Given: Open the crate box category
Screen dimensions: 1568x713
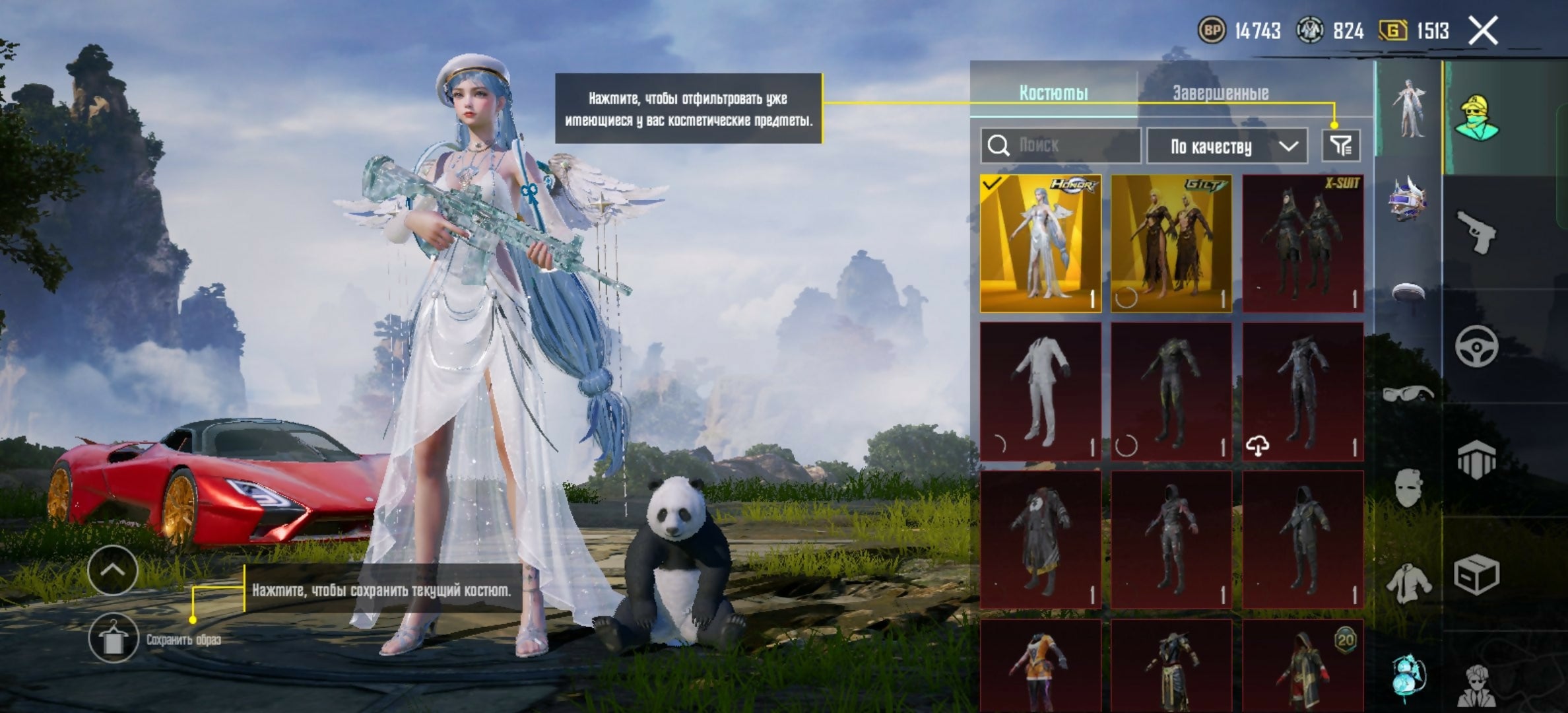Looking at the screenshot, I should point(1476,574).
